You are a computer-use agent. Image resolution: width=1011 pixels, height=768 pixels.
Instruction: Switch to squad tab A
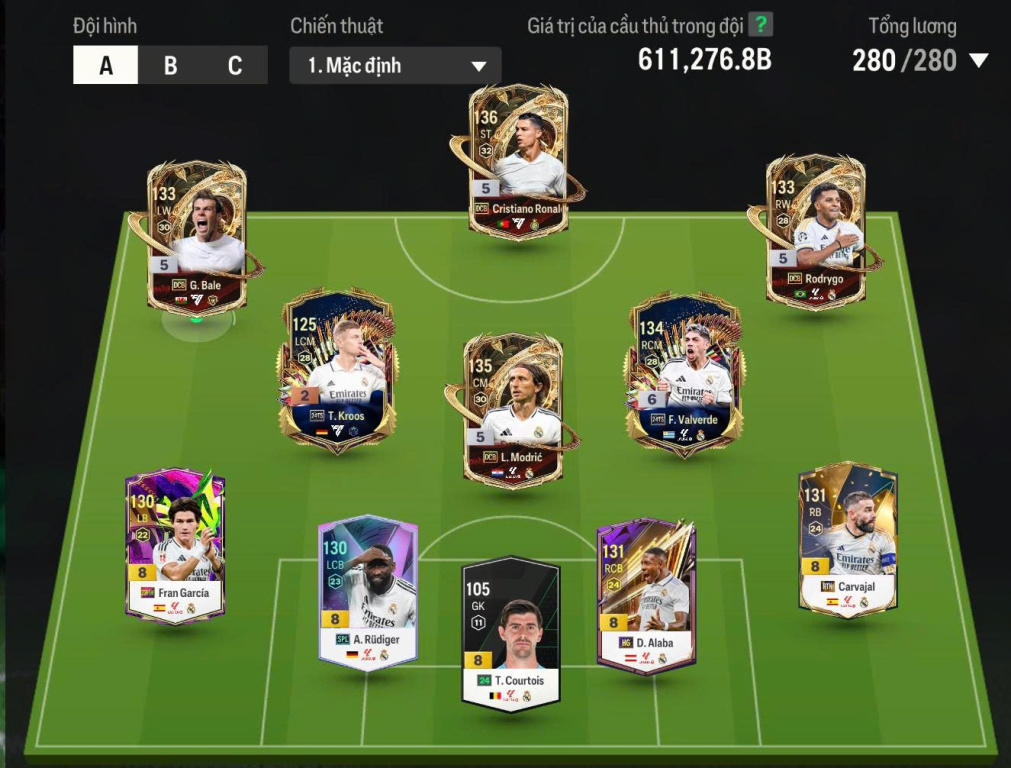tap(106, 66)
